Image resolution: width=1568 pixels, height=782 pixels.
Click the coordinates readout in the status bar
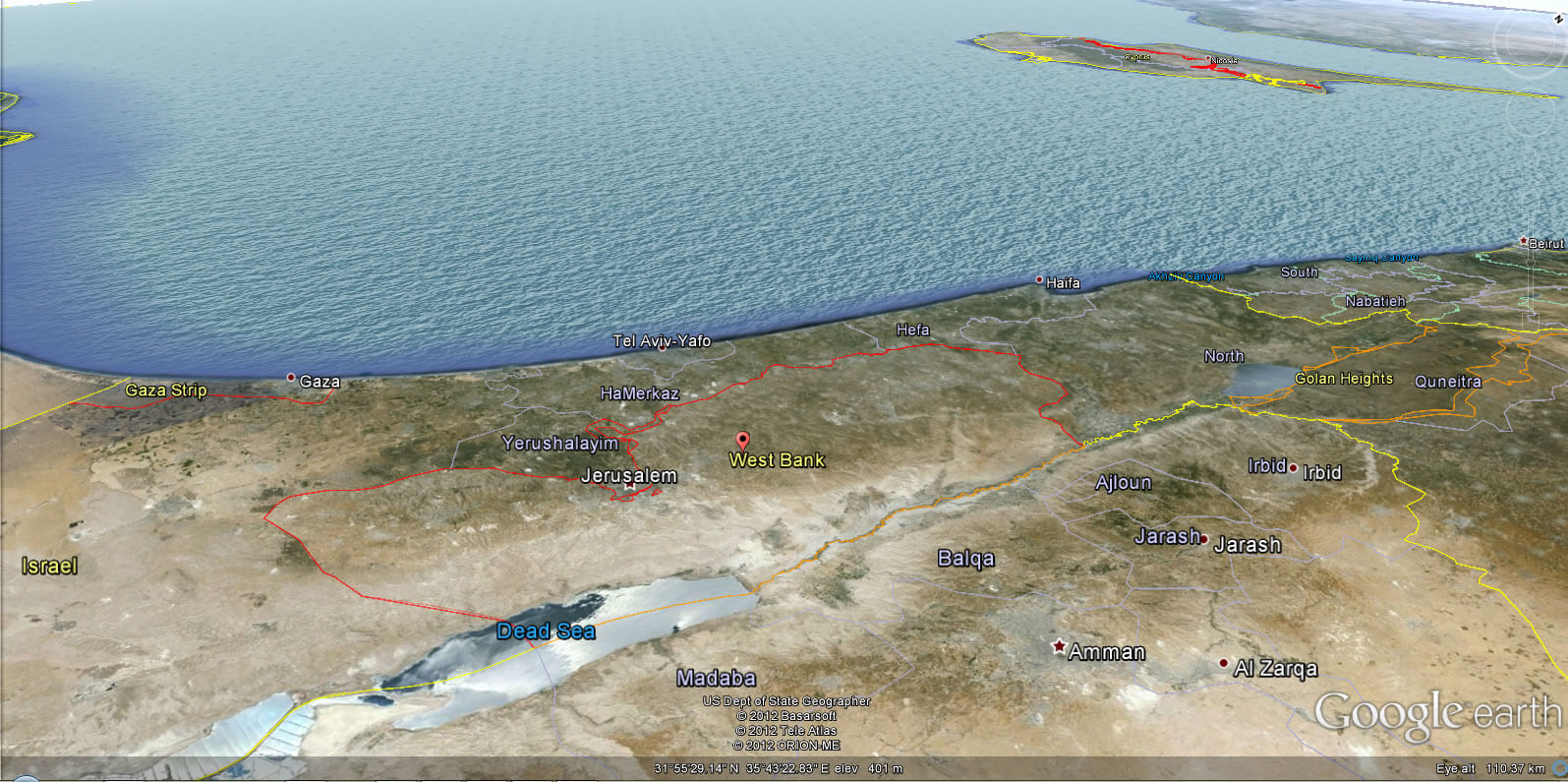(x=776, y=770)
